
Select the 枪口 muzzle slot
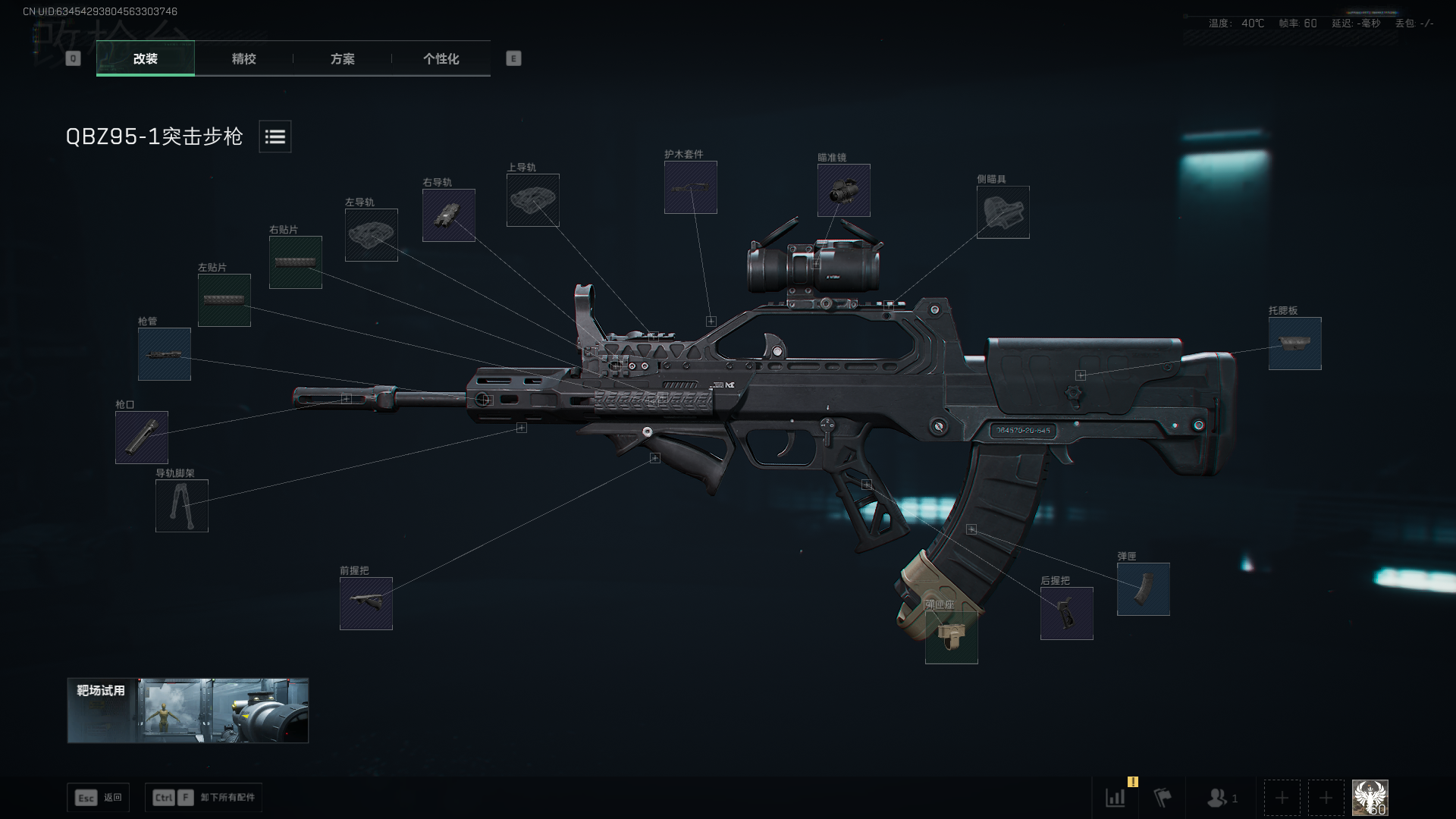pos(142,438)
